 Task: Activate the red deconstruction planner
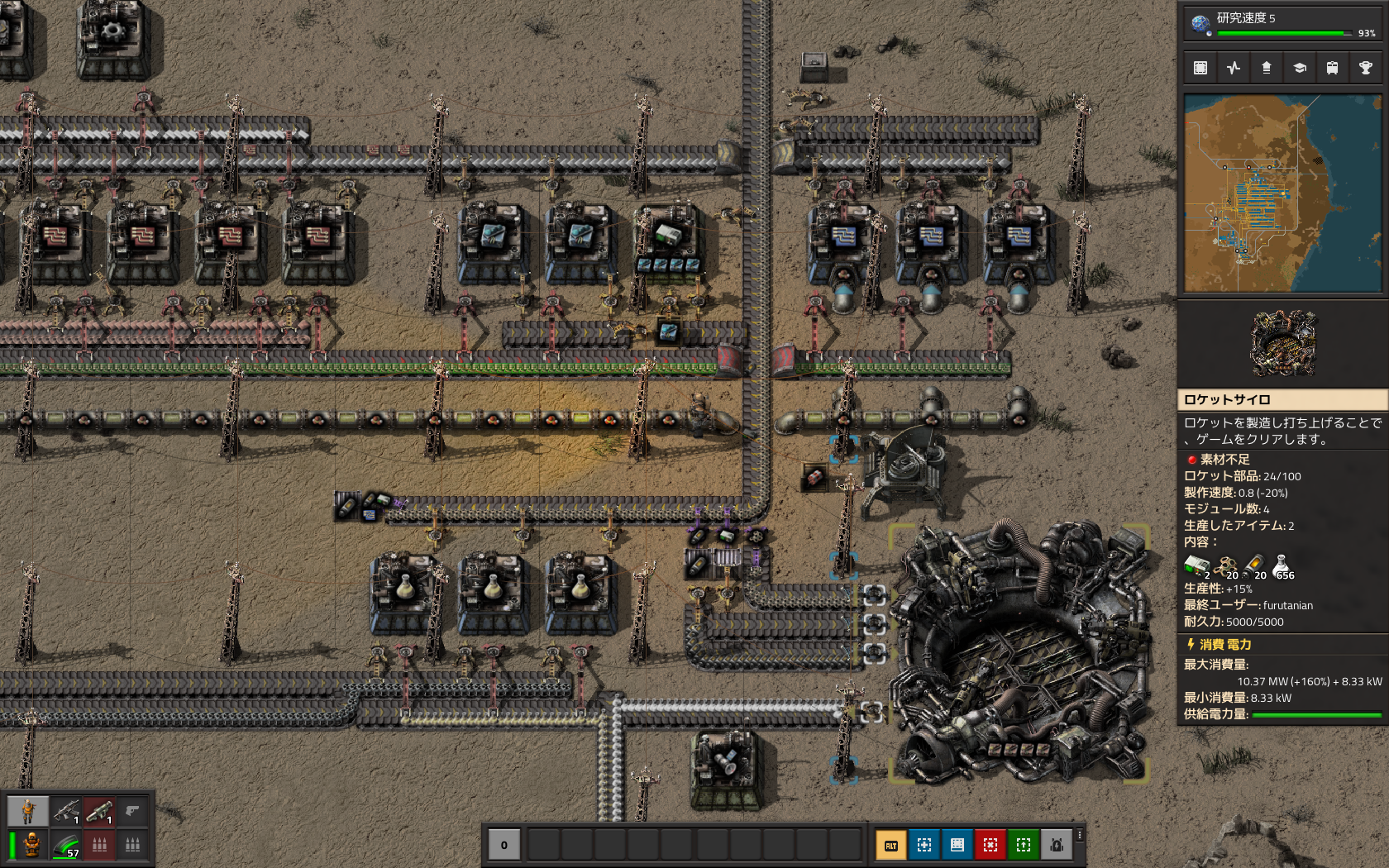[990, 845]
